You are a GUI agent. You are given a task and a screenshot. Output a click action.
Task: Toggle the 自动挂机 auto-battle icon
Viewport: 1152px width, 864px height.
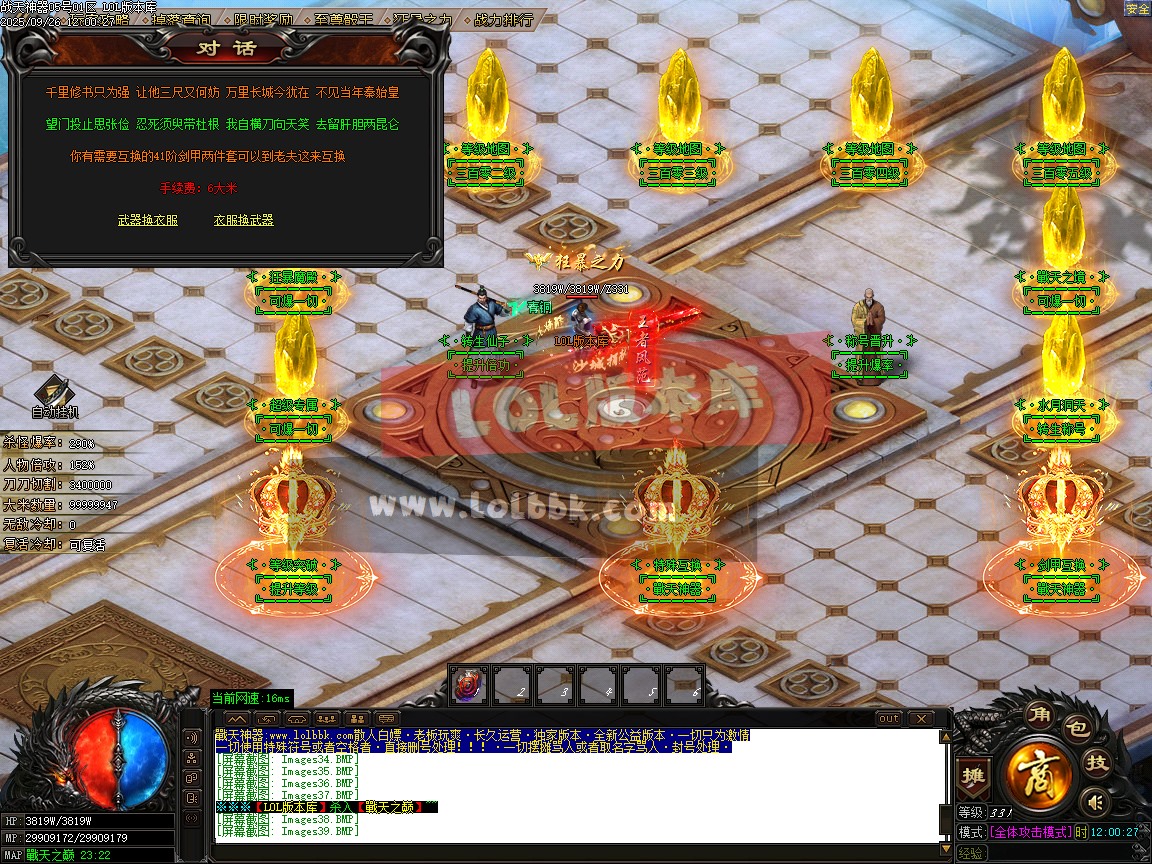(53, 397)
